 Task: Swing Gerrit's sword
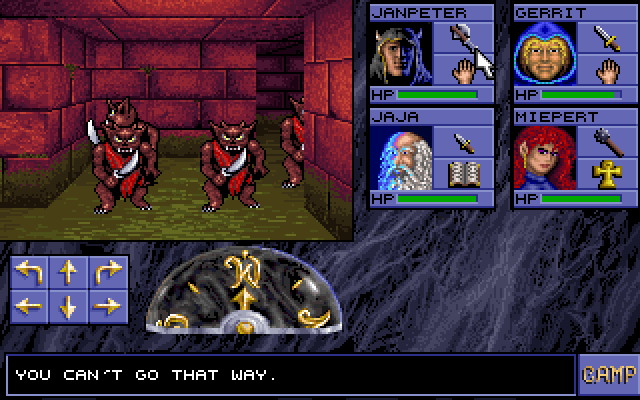coord(606,38)
